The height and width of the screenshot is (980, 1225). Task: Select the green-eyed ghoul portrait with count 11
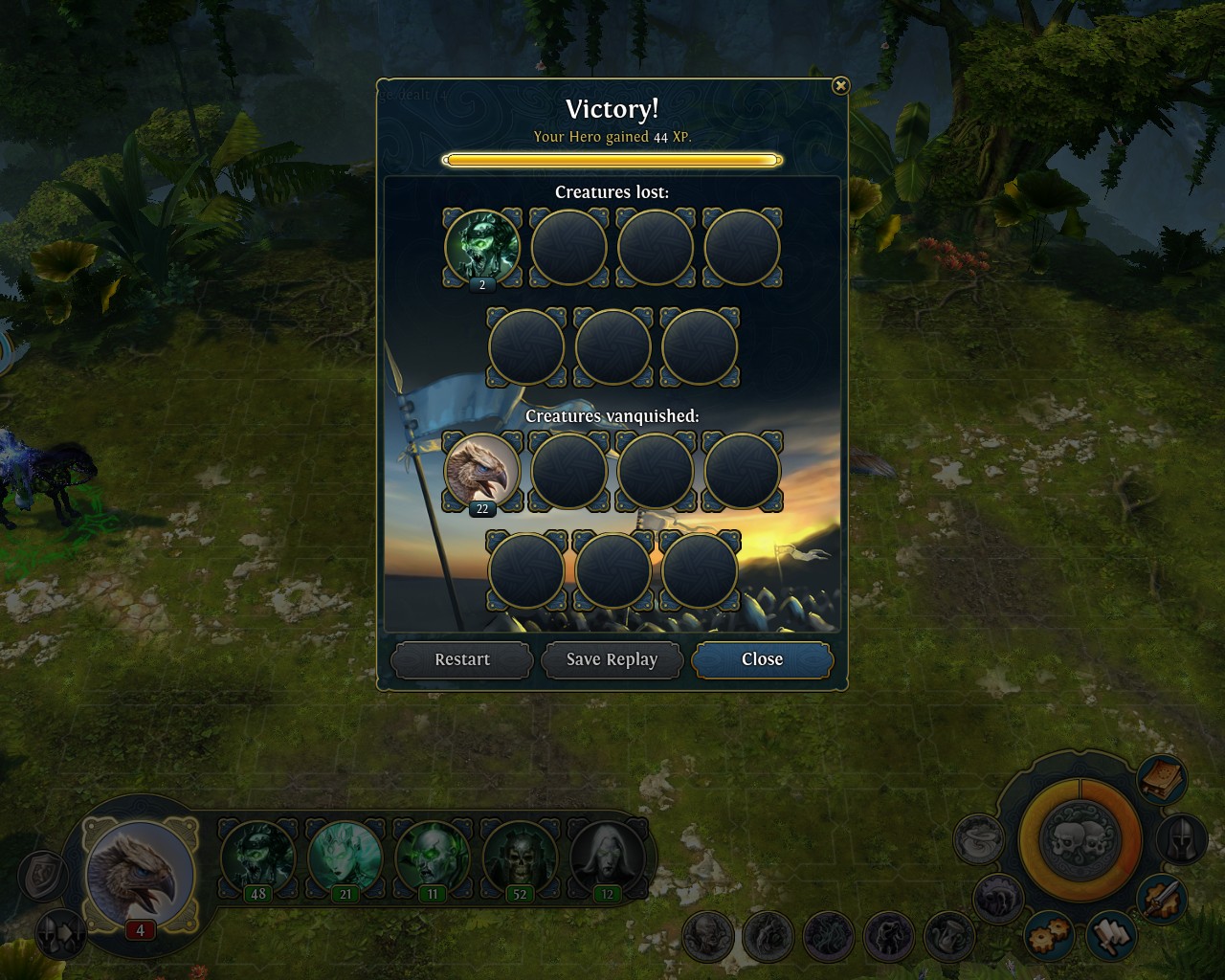tap(433, 857)
